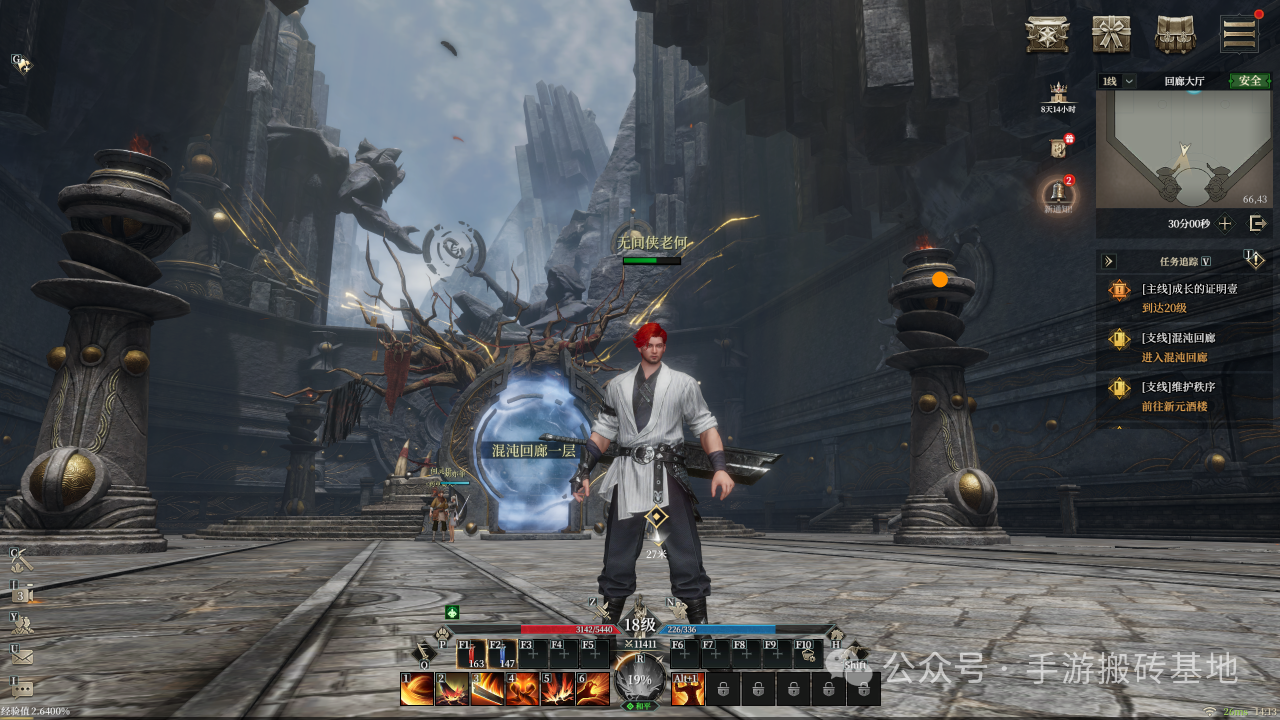
Task: Open the backpack inventory
Action: point(1175,34)
